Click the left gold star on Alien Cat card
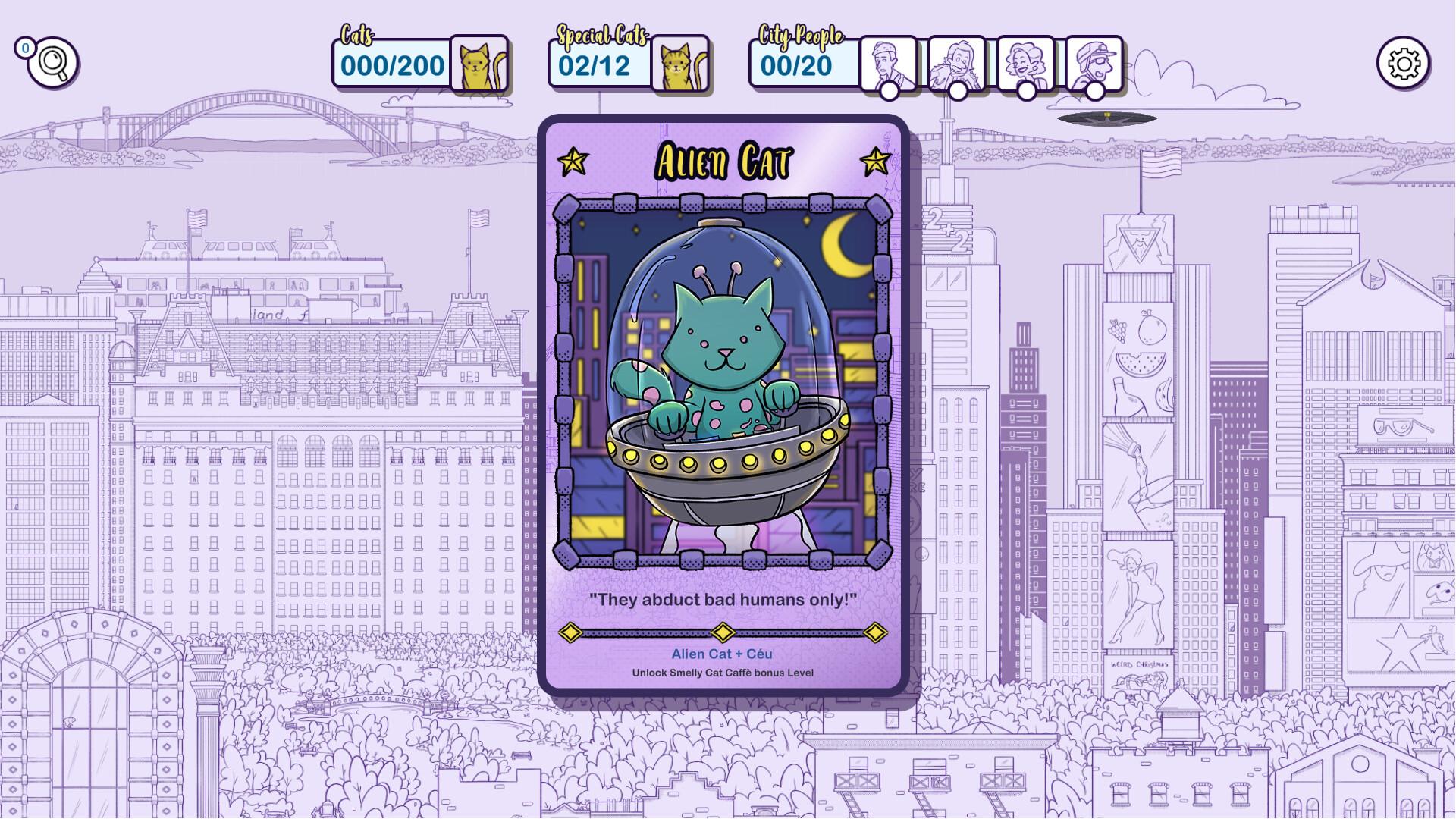This screenshot has height=819, width=1456. [x=574, y=159]
